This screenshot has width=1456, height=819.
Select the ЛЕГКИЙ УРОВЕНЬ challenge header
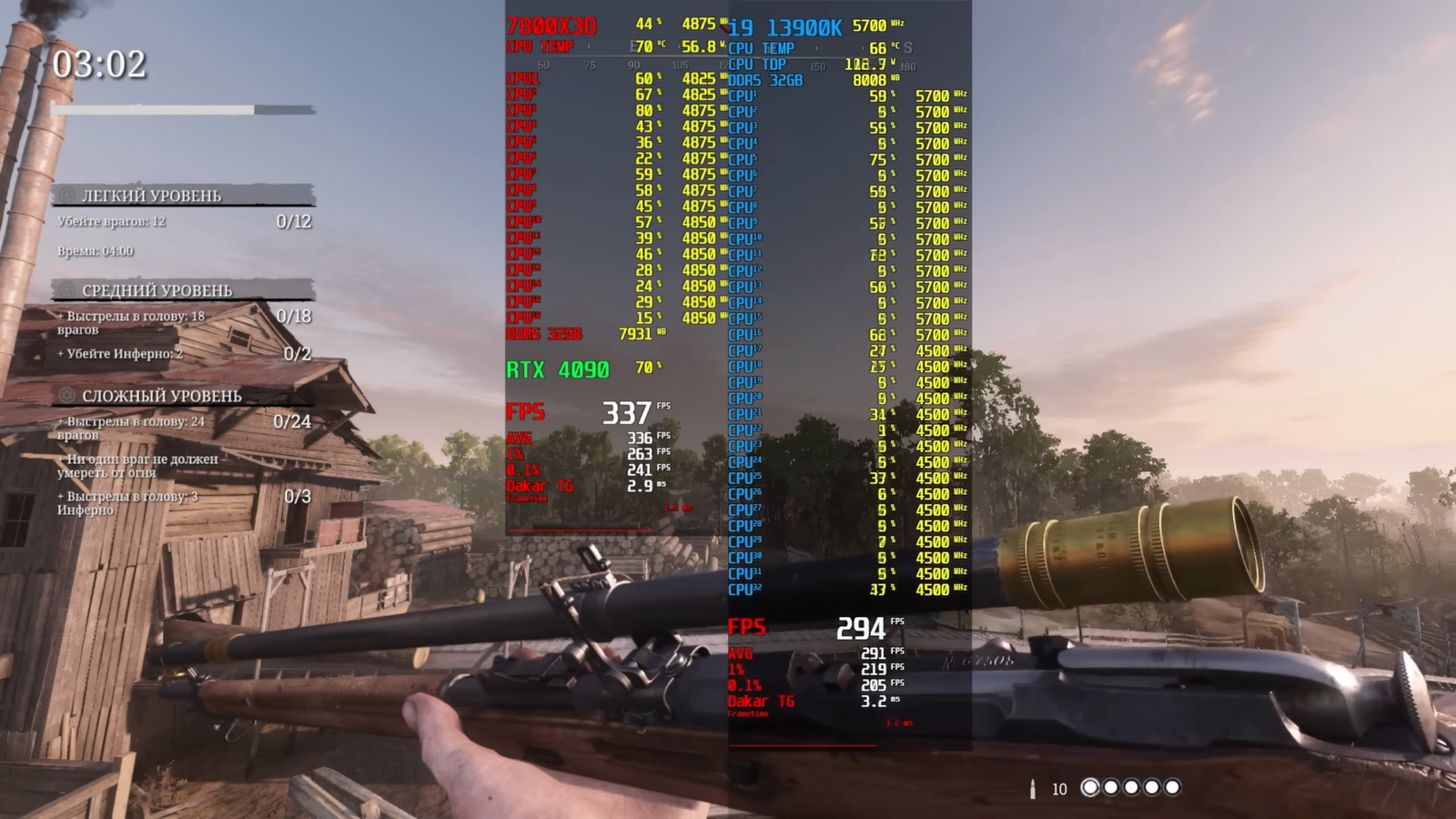pyautogui.click(x=151, y=196)
